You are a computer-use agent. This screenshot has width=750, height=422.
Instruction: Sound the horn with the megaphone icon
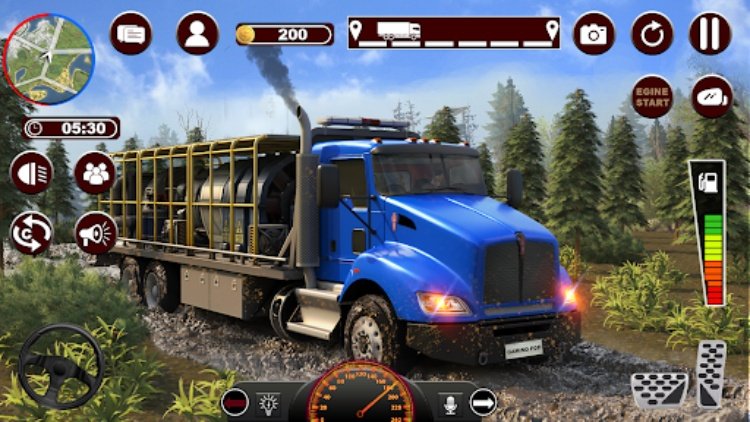click(x=96, y=233)
